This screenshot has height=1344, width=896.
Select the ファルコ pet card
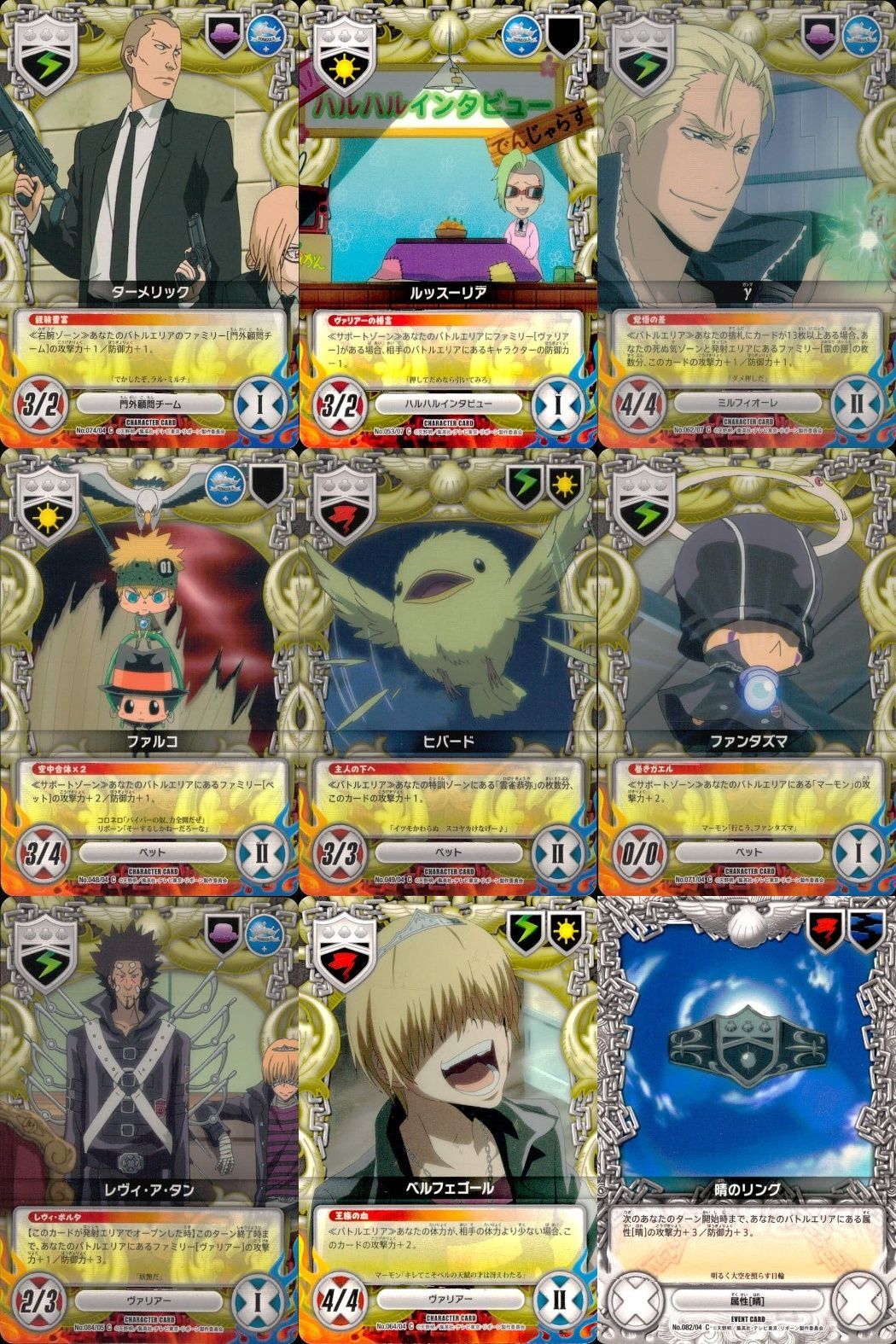(x=149, y=672)
